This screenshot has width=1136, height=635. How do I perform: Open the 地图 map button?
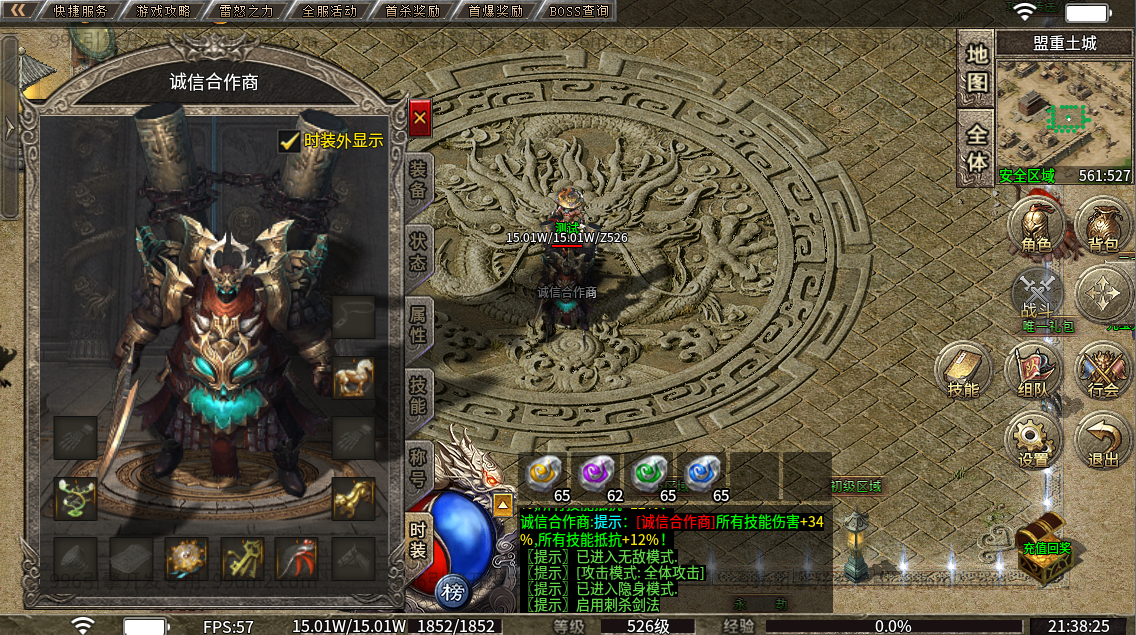tap(977, 68)
